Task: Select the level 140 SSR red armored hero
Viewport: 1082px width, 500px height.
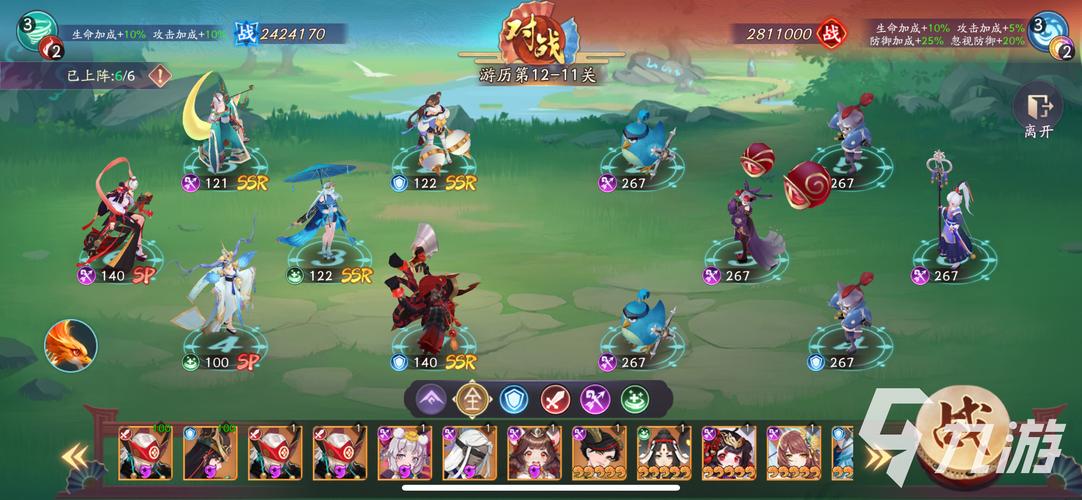Action: [432, 300]
